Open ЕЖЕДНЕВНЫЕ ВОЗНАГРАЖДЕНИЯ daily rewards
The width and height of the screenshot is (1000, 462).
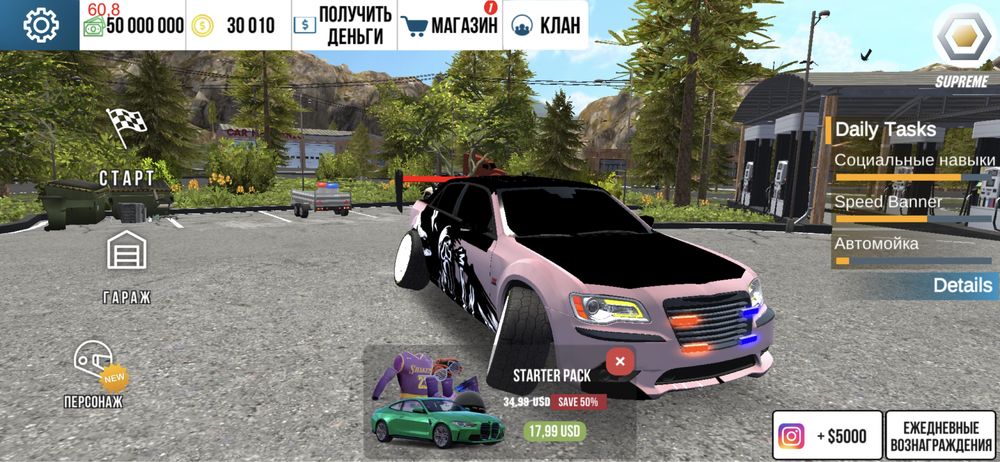coord(939,436)
